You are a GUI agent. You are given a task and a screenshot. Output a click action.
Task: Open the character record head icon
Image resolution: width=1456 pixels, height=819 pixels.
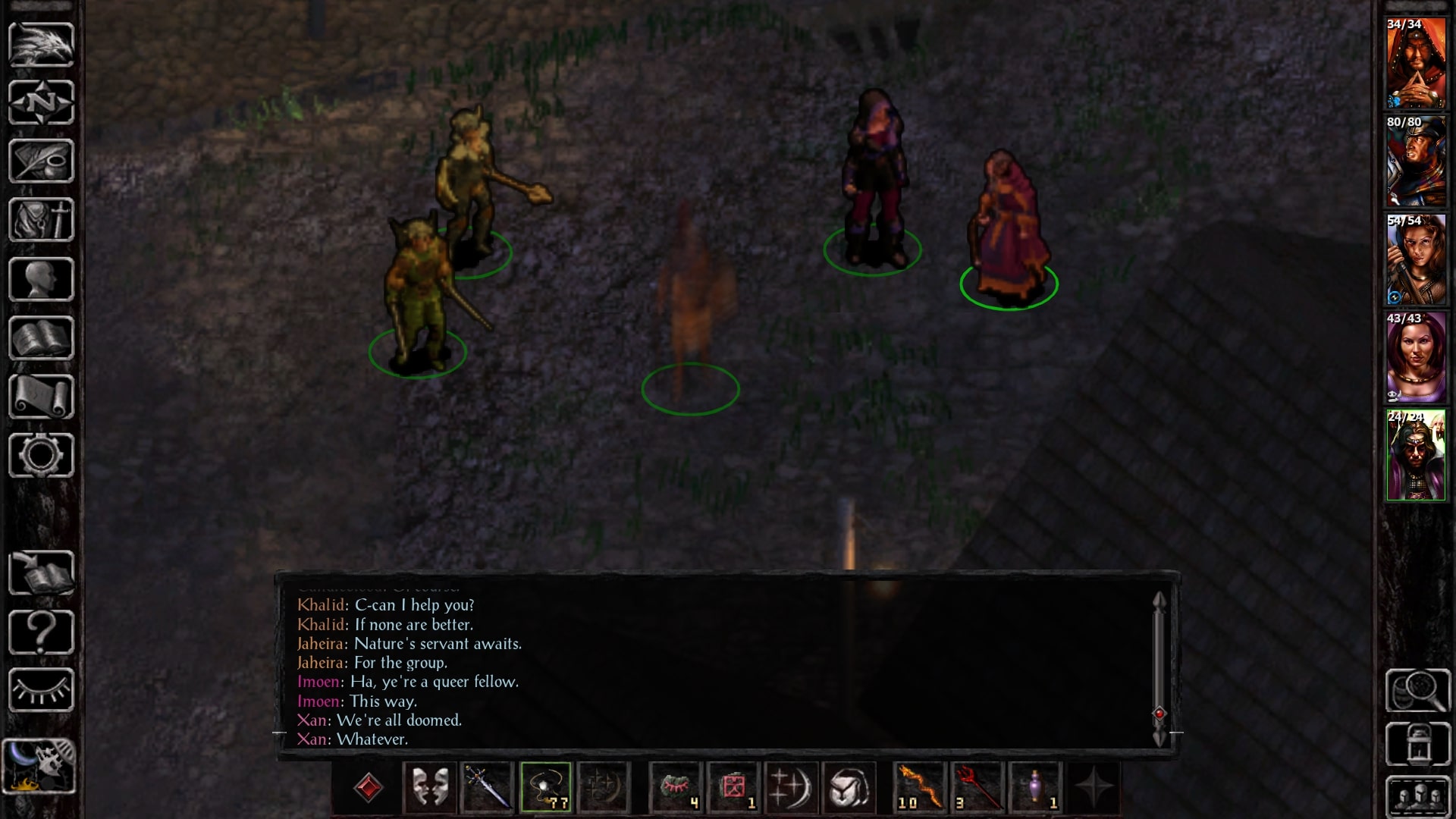coord(41,279)
